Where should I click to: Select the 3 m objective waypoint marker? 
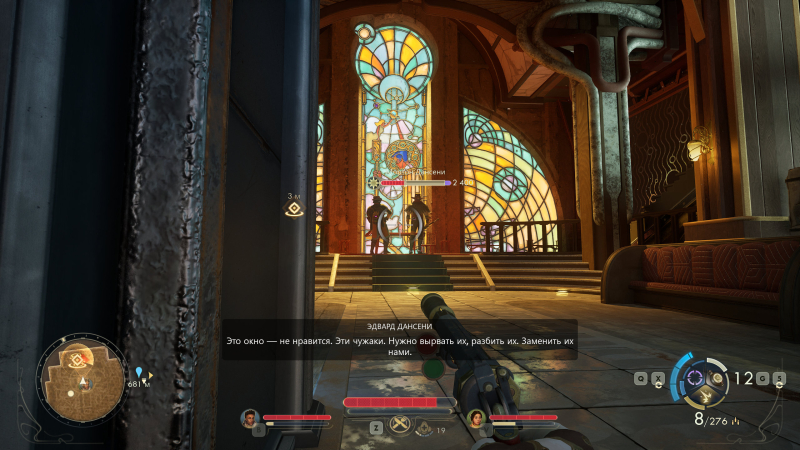coord(294,210)
